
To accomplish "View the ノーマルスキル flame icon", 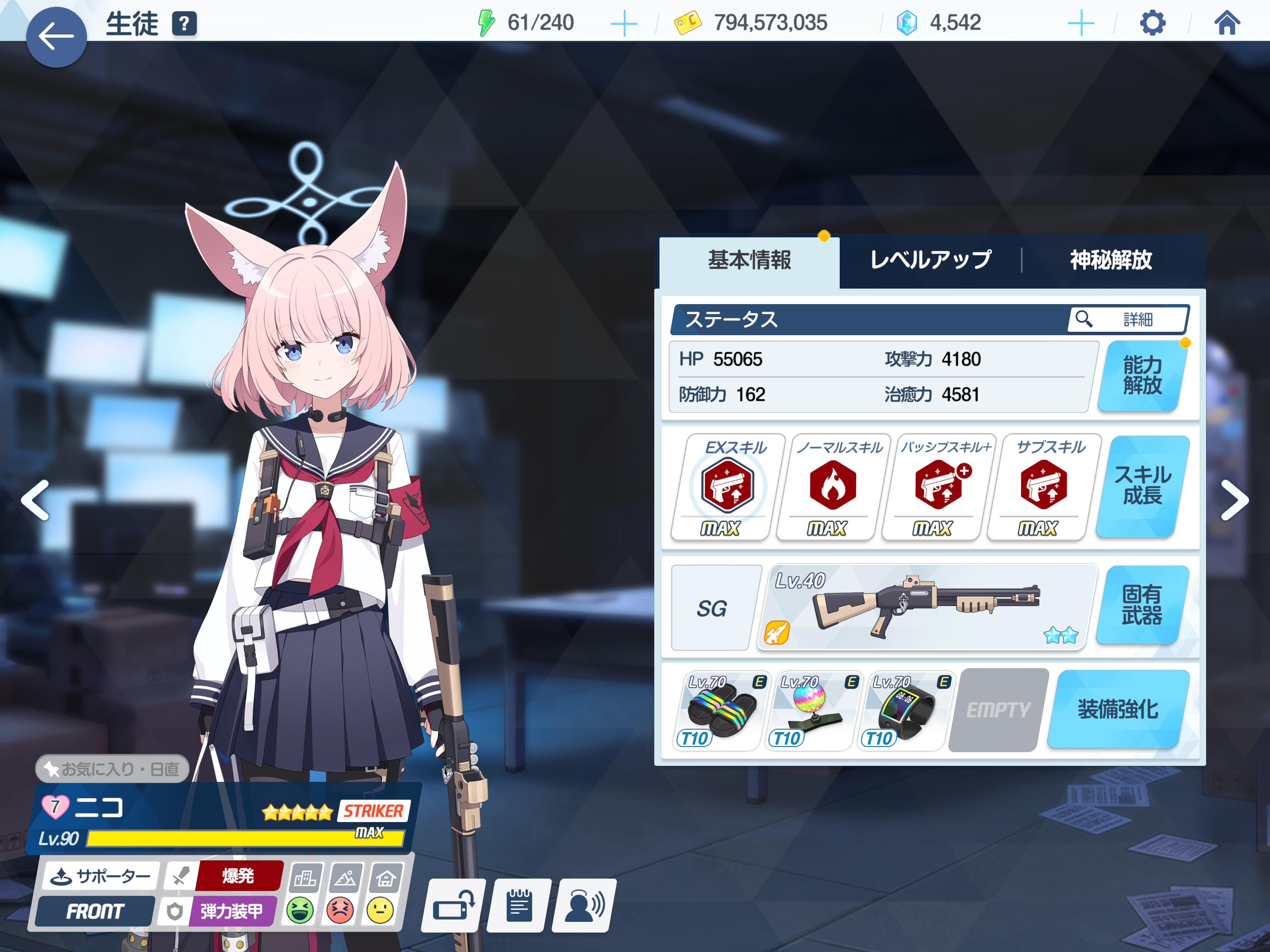I will [832, 486].
